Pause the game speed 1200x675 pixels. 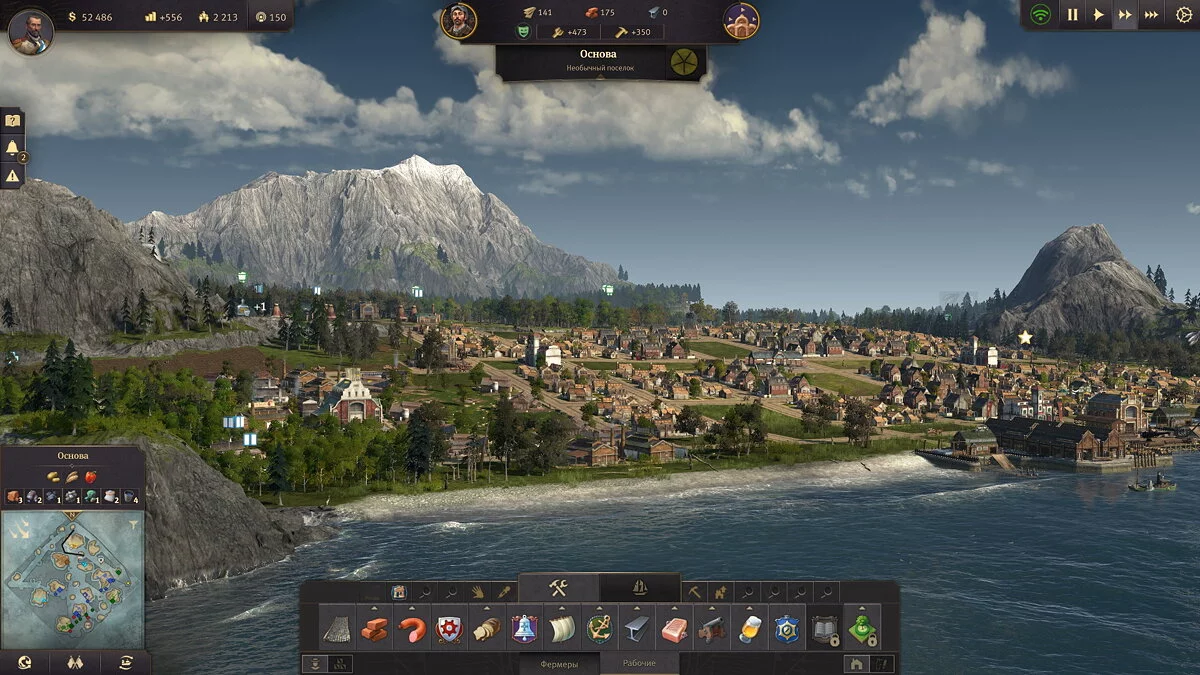[x=1072, y=15]
